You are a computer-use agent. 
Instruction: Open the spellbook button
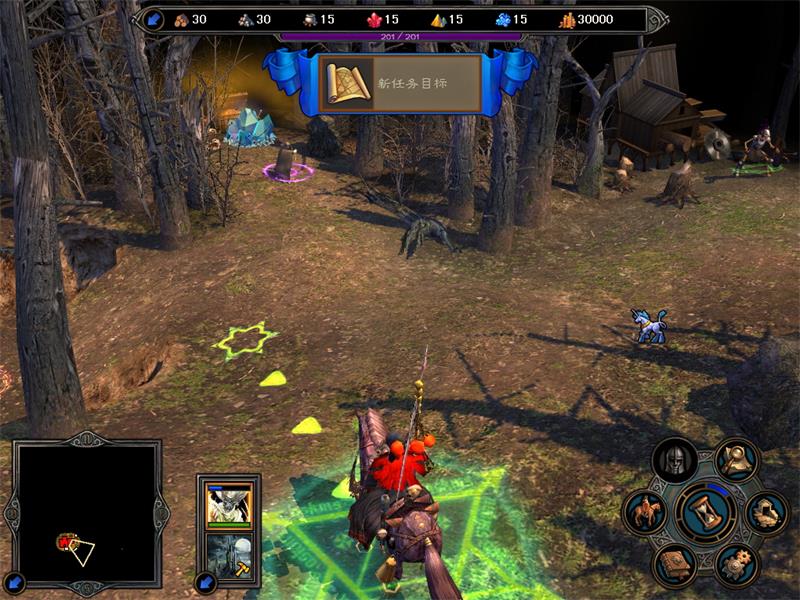pos(674,565)
